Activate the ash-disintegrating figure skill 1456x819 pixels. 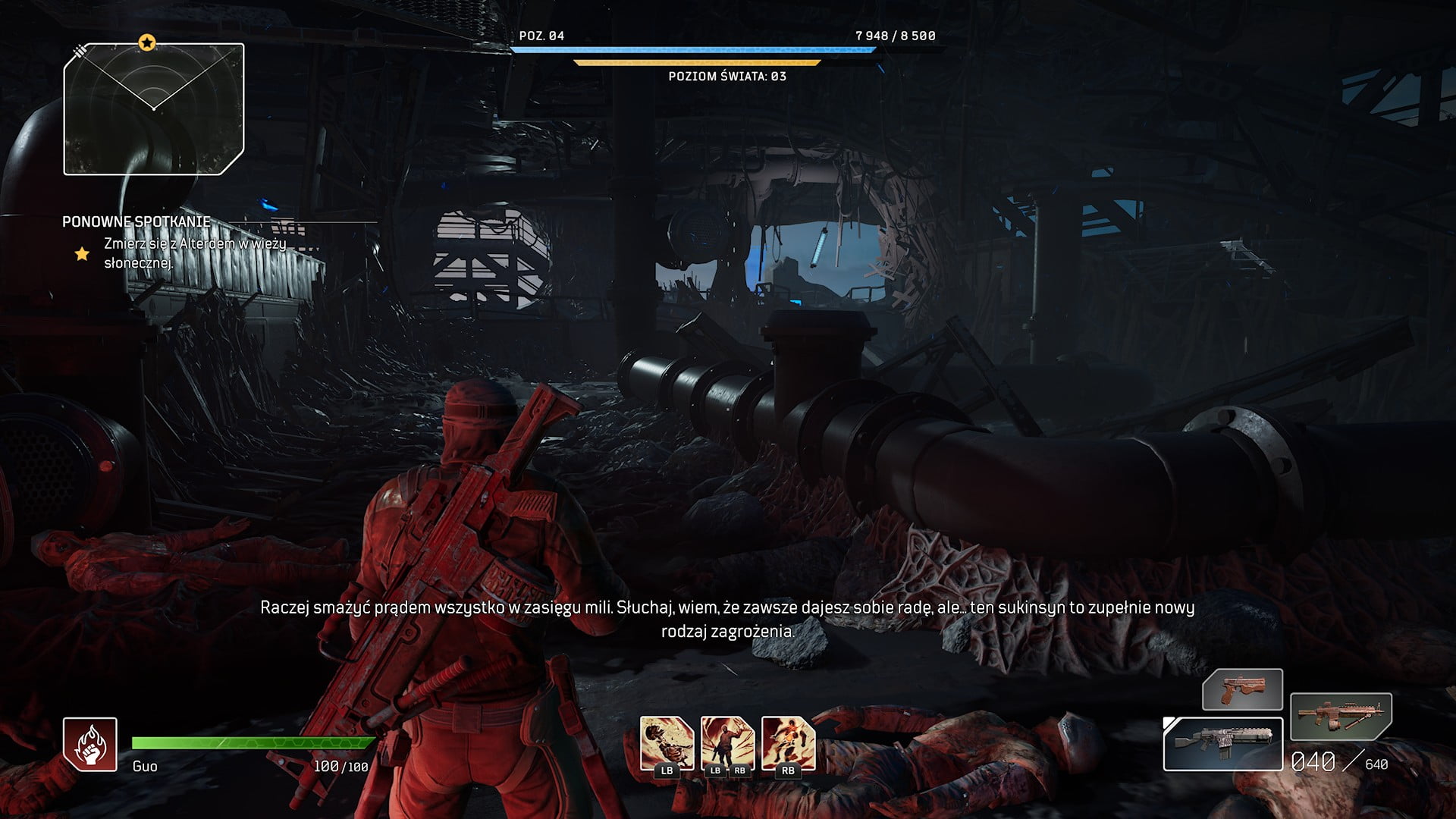(x=667, y=743)
